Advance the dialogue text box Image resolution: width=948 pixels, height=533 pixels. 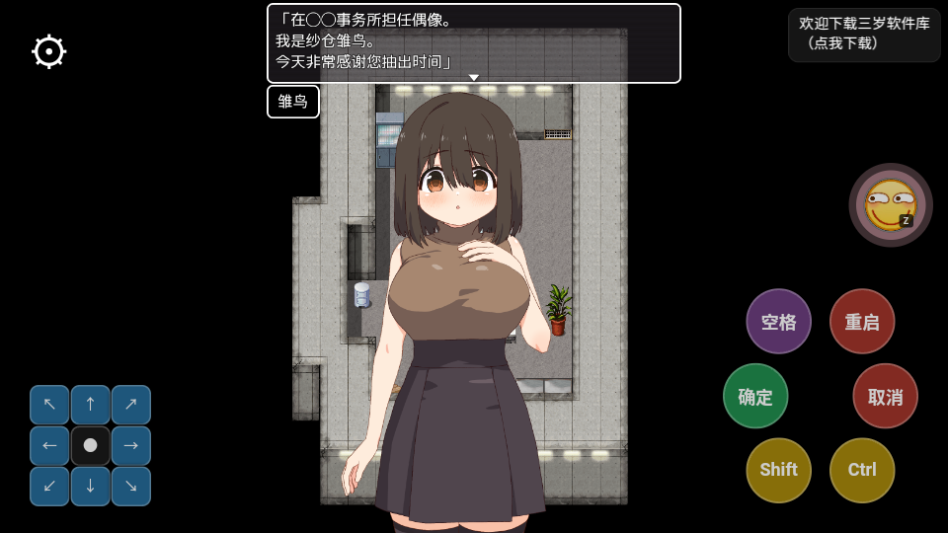pos(473,43)
